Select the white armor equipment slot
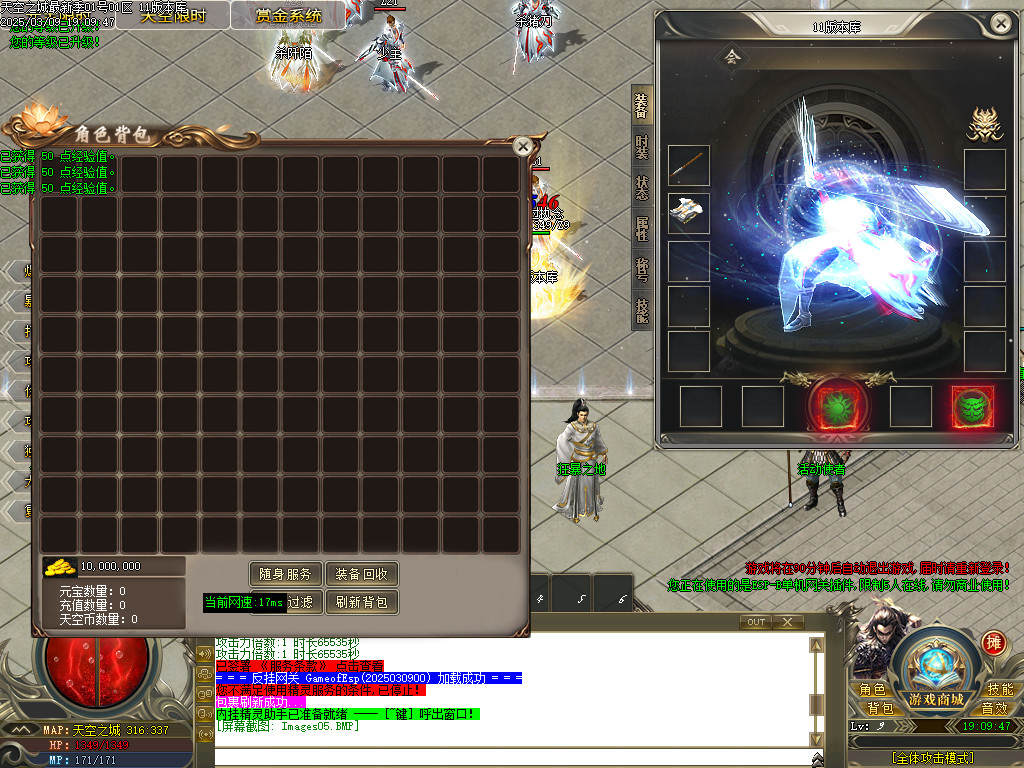The image size is (1024, 768). click(x=688, y=212)
